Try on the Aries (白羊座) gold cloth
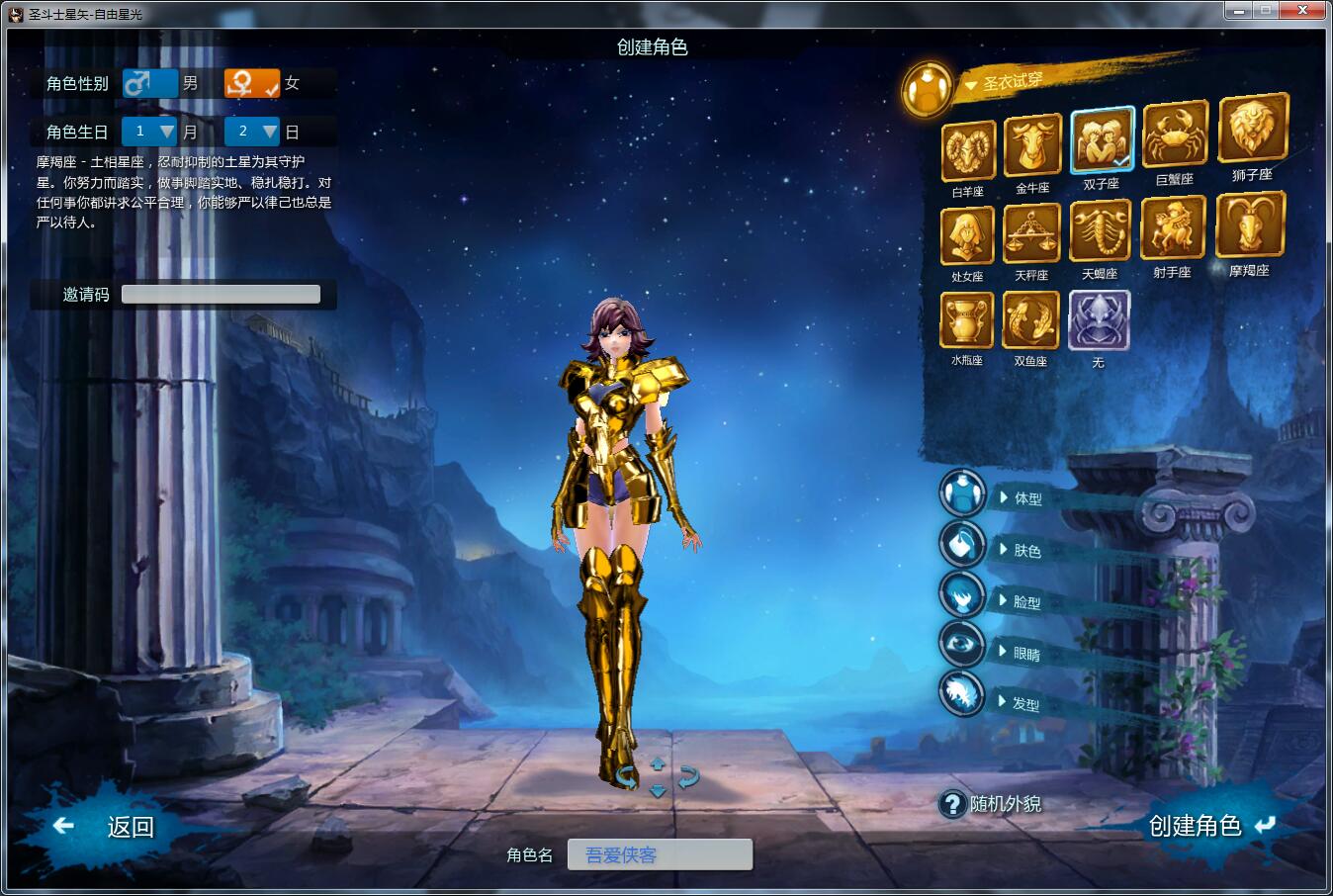Viewport: 1333px width, 896px height. pyautogui.click(x=967, y=150)
